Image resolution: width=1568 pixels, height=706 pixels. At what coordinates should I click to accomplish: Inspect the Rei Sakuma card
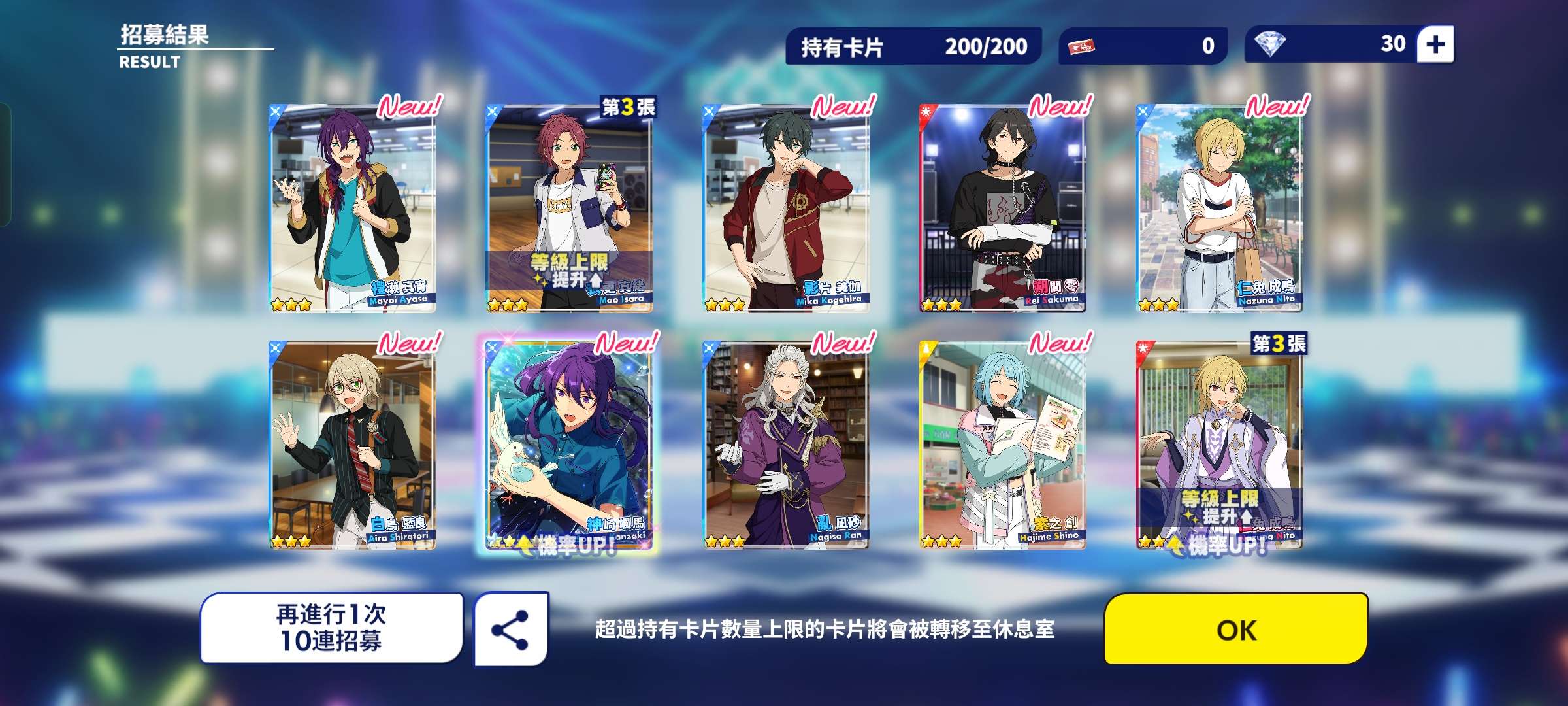[1002, 208]
